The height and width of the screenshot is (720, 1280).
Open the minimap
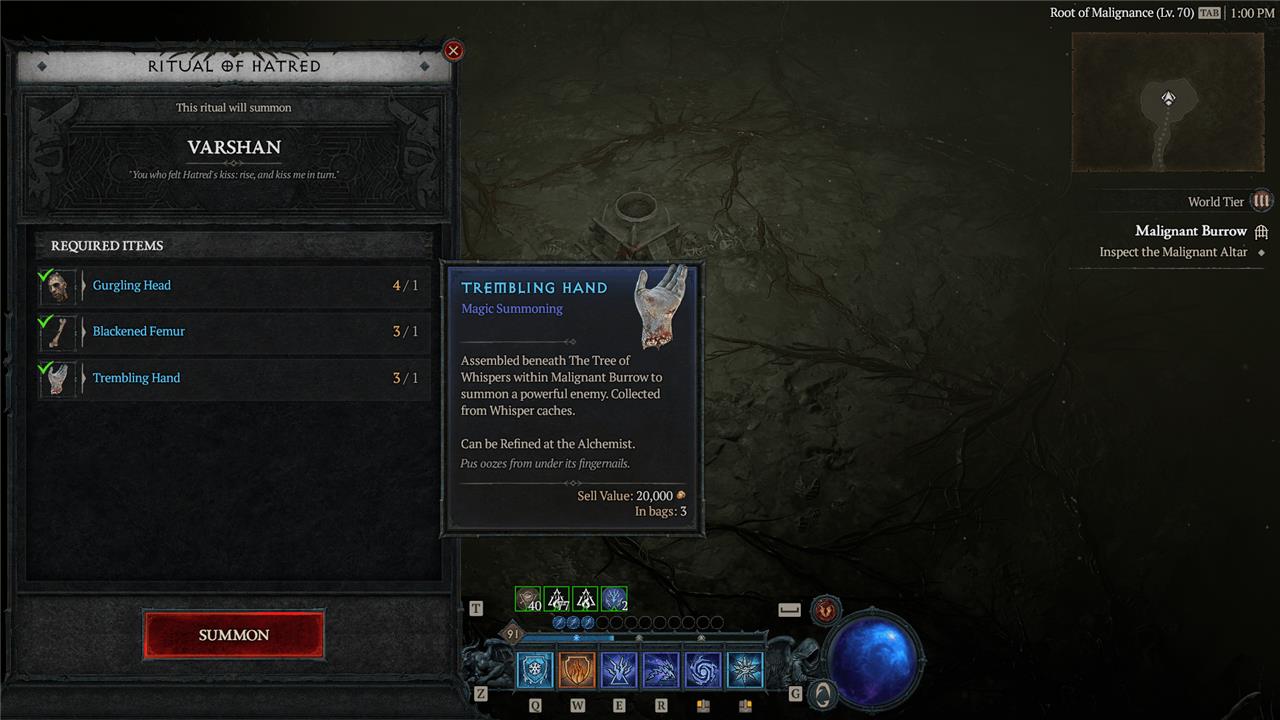pos(1169,102)
